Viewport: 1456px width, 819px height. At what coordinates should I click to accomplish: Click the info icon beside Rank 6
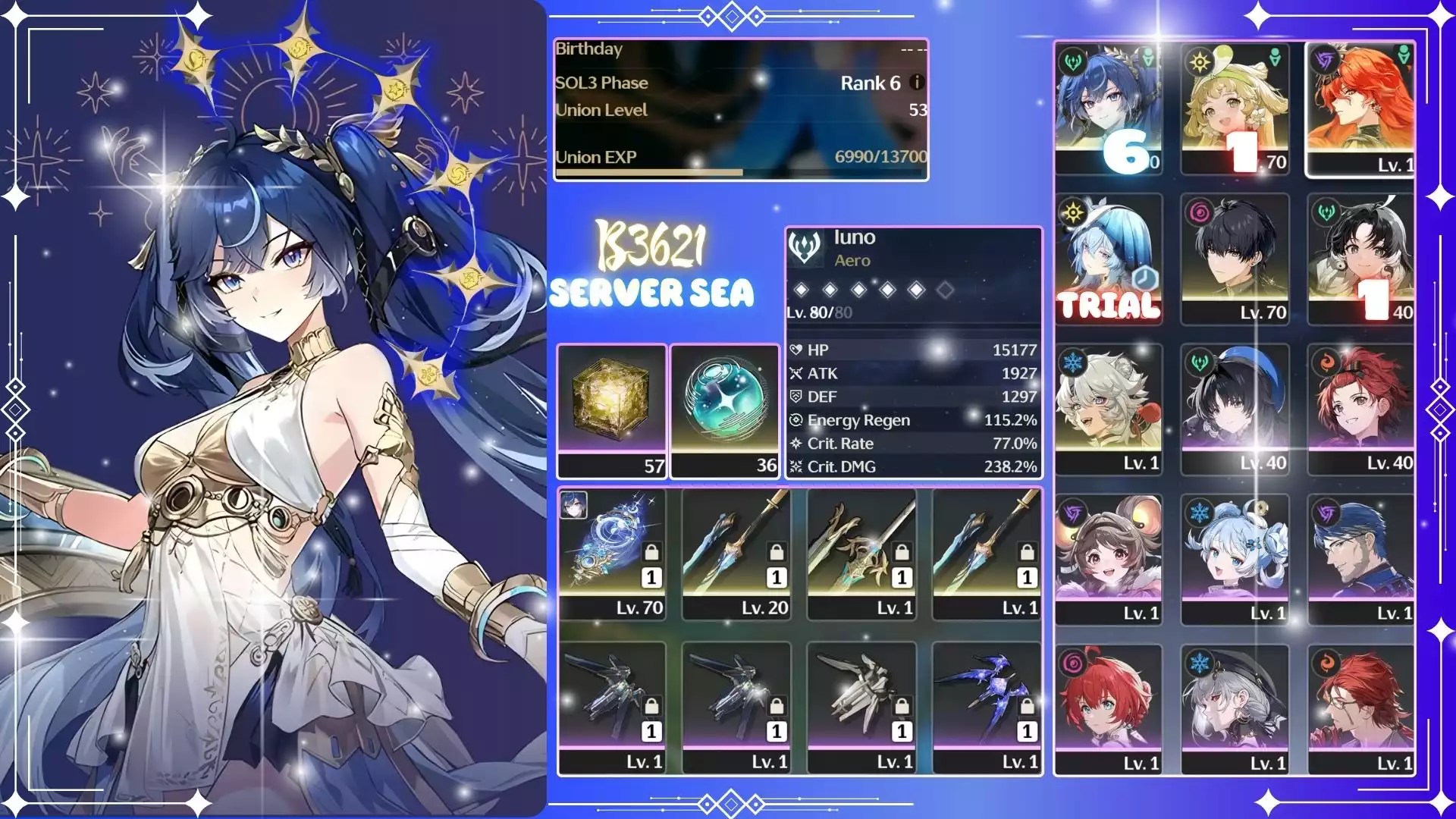[x=917, y=82]
